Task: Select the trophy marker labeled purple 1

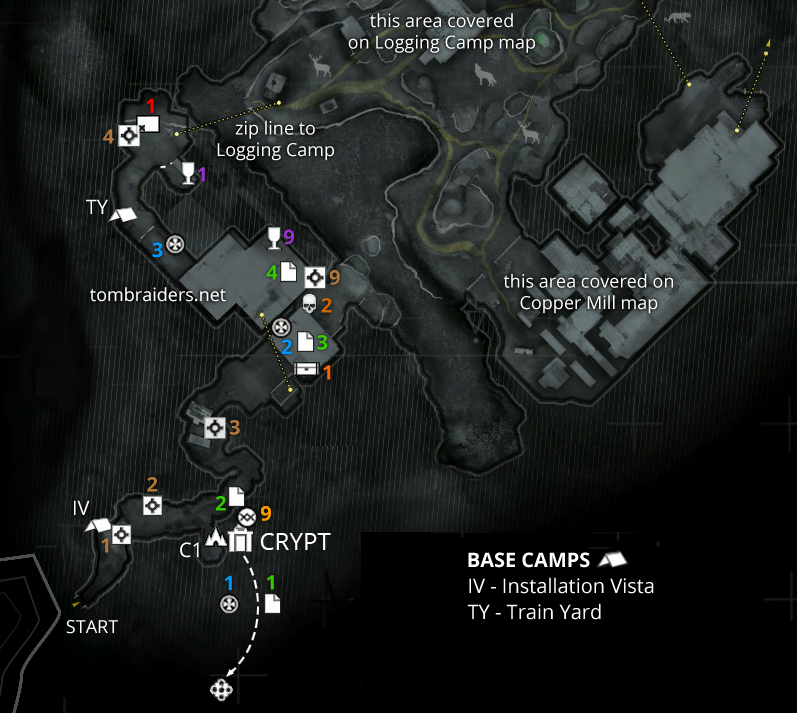Action: pos(187,175)
